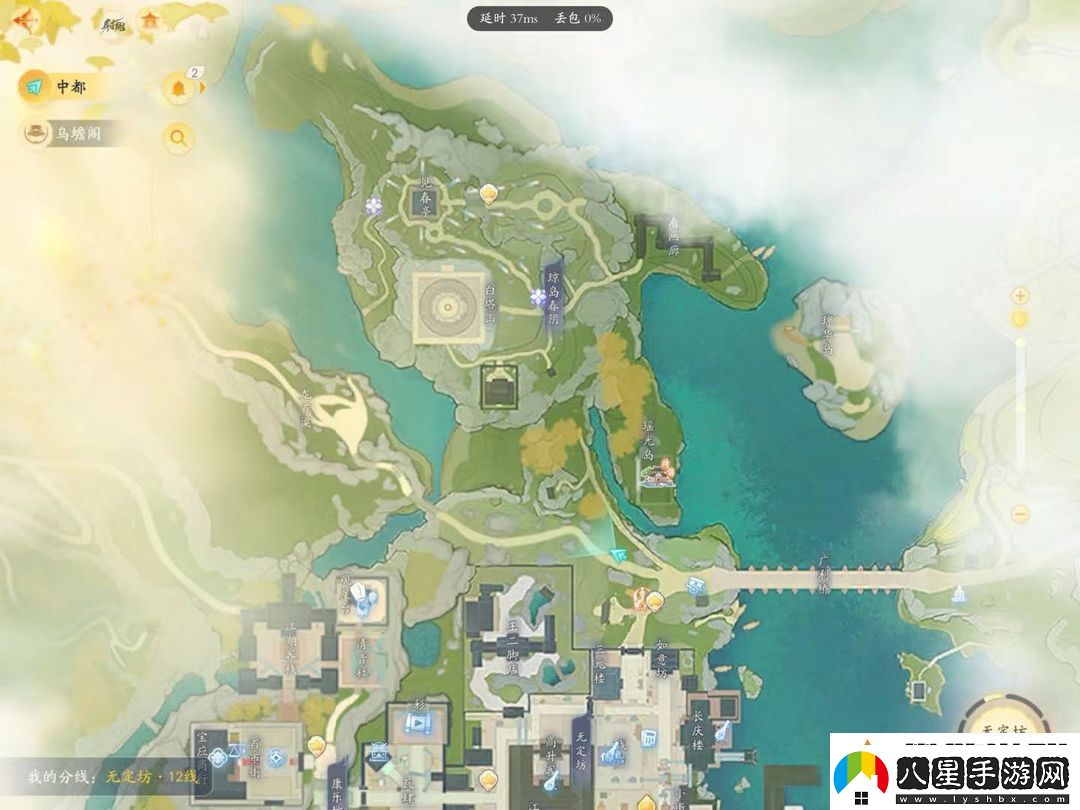The width and height of the screenshot is (1080, 810).
Task: Open the pavilion icon in the top bar
Action: click(x=151, y=20)
